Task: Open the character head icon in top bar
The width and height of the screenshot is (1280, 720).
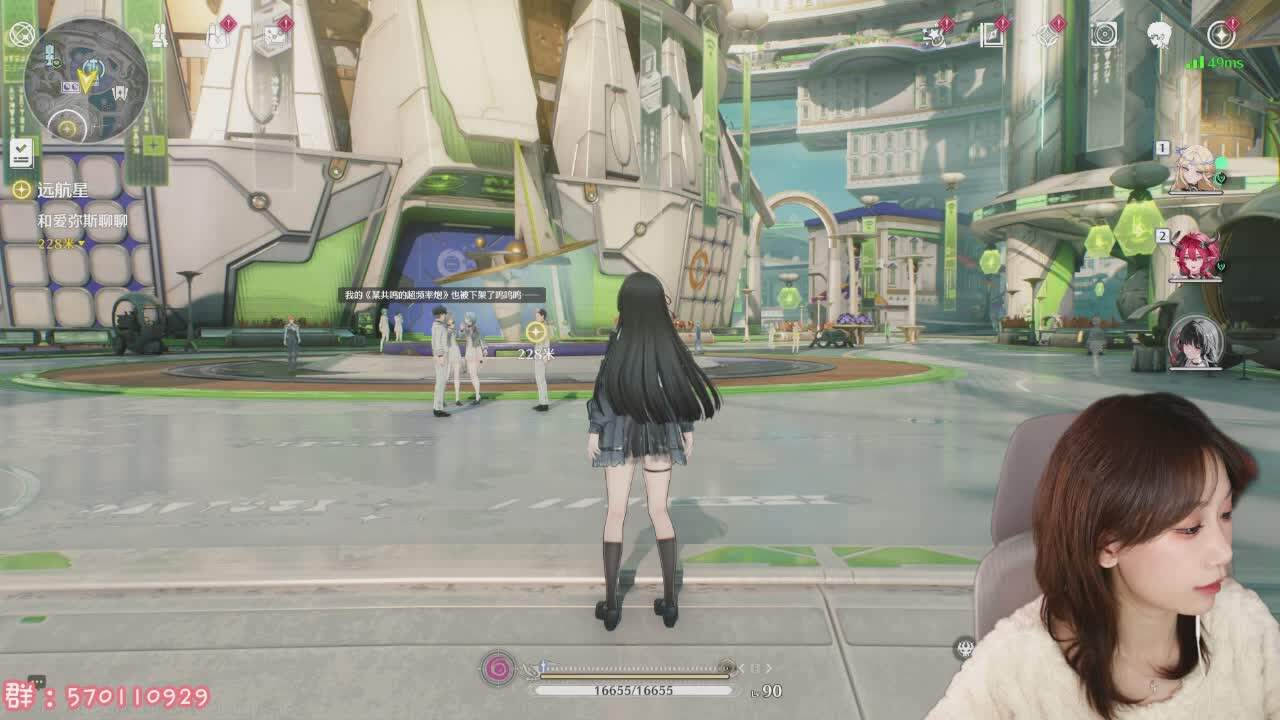Action: pos(1159,35)
